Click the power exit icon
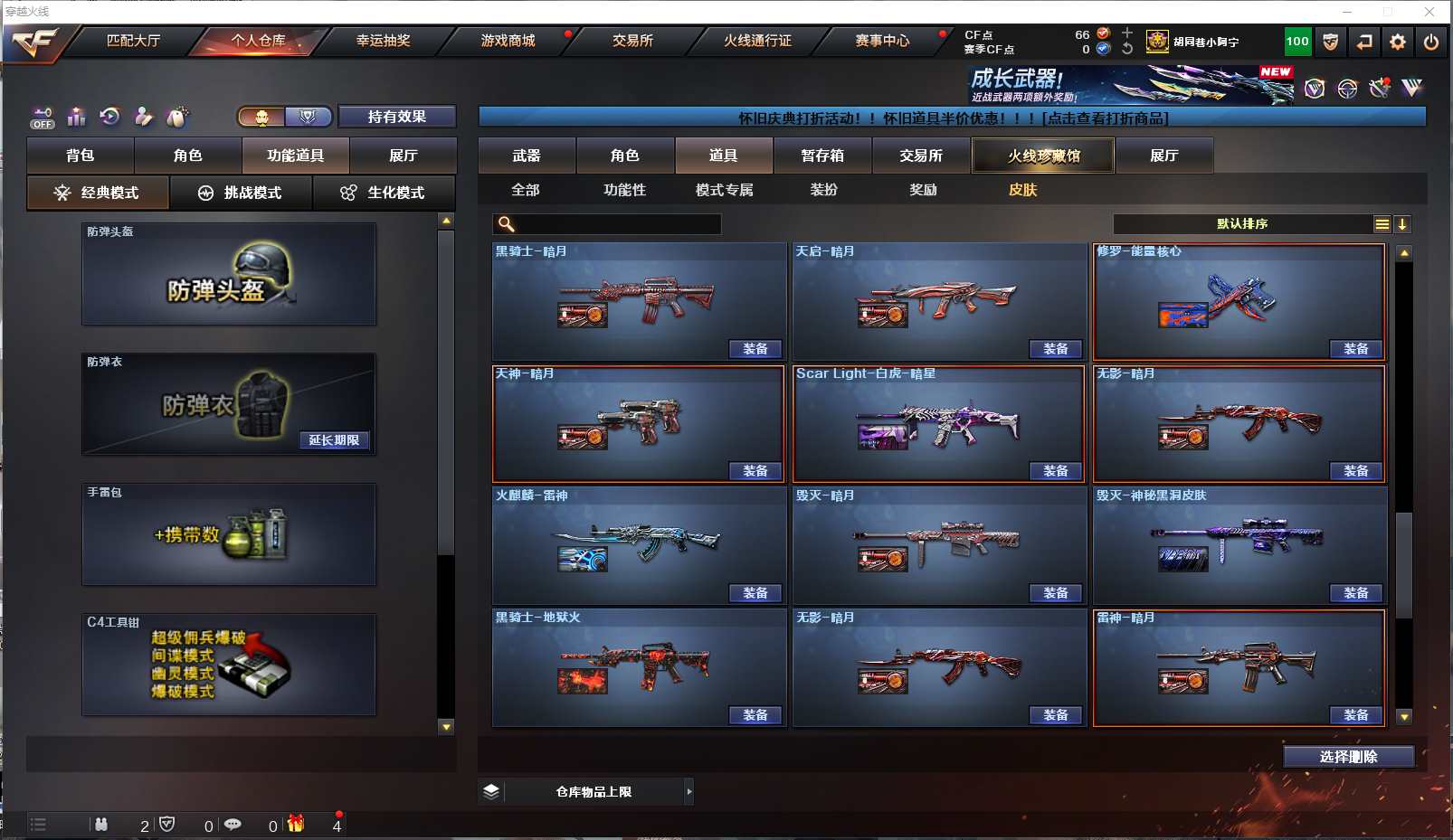Image resolution: width=1453 pixels, height=840 pixels. click(x=1430, y=42)
